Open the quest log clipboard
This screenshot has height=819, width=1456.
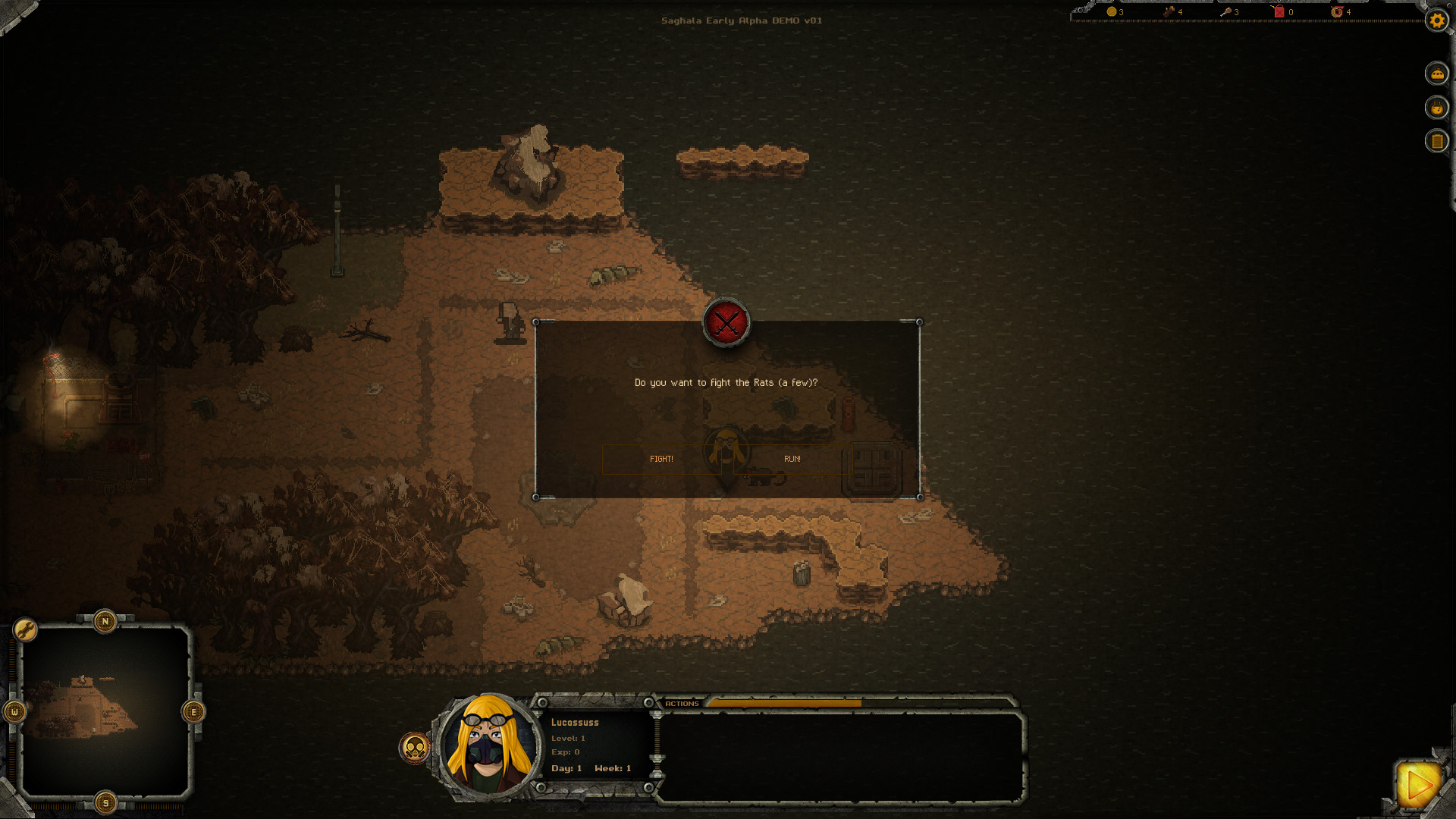[x=1437, y=140]
